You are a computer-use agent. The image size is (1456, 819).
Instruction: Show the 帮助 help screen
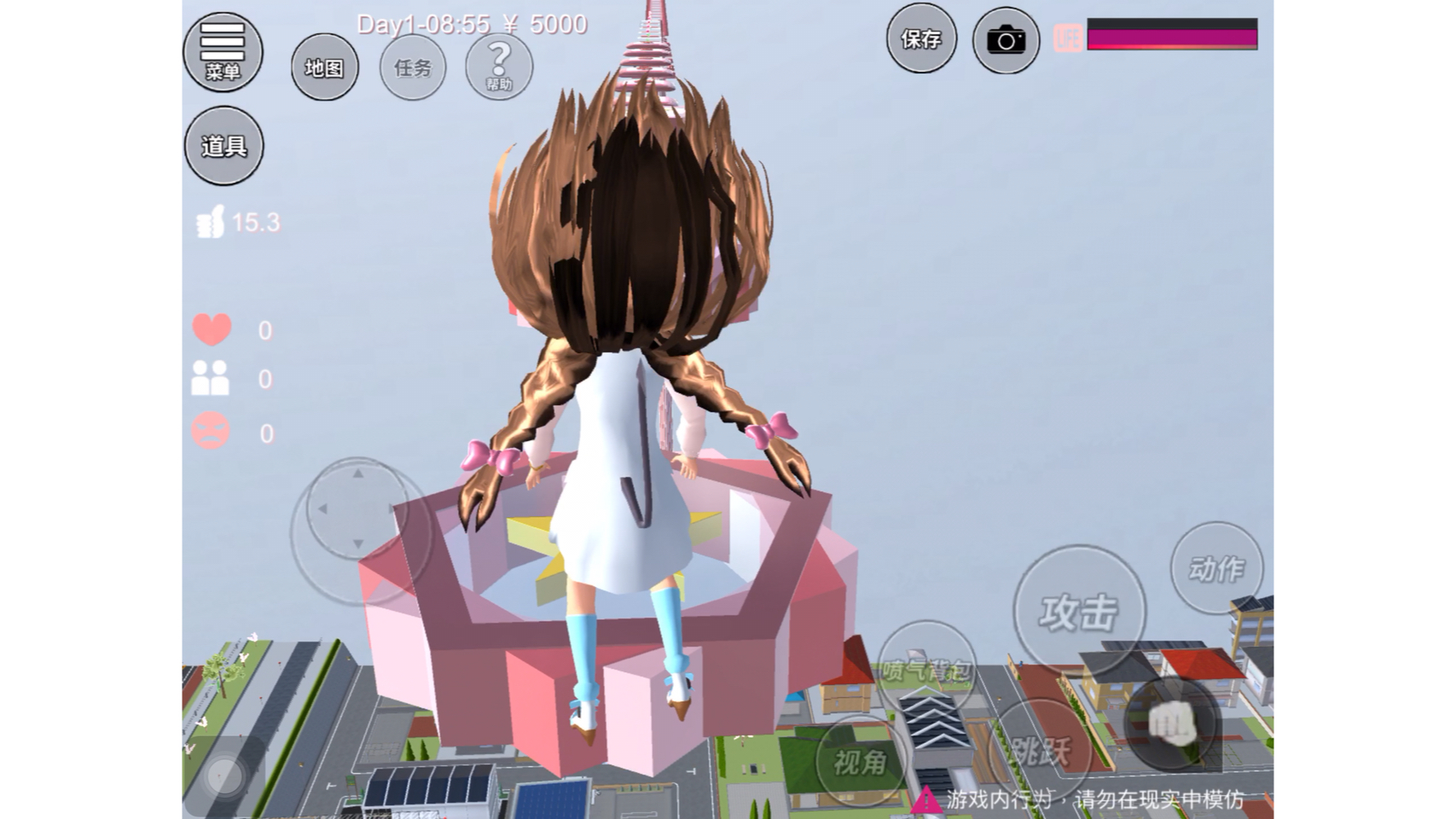click(499, 67)
